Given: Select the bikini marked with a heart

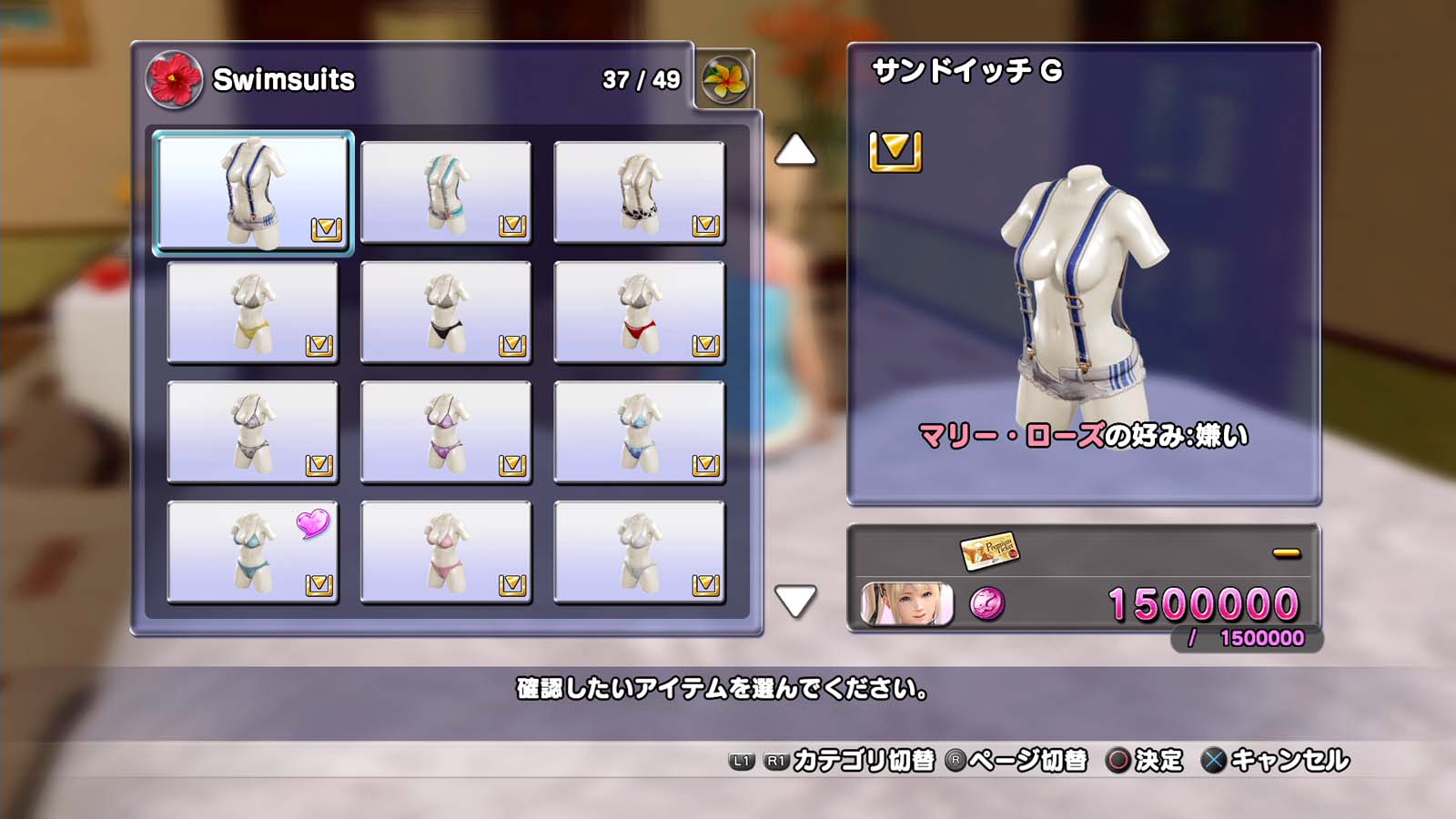Looking at the screenshot, I should pyautogui.click(x=253, y=552).
